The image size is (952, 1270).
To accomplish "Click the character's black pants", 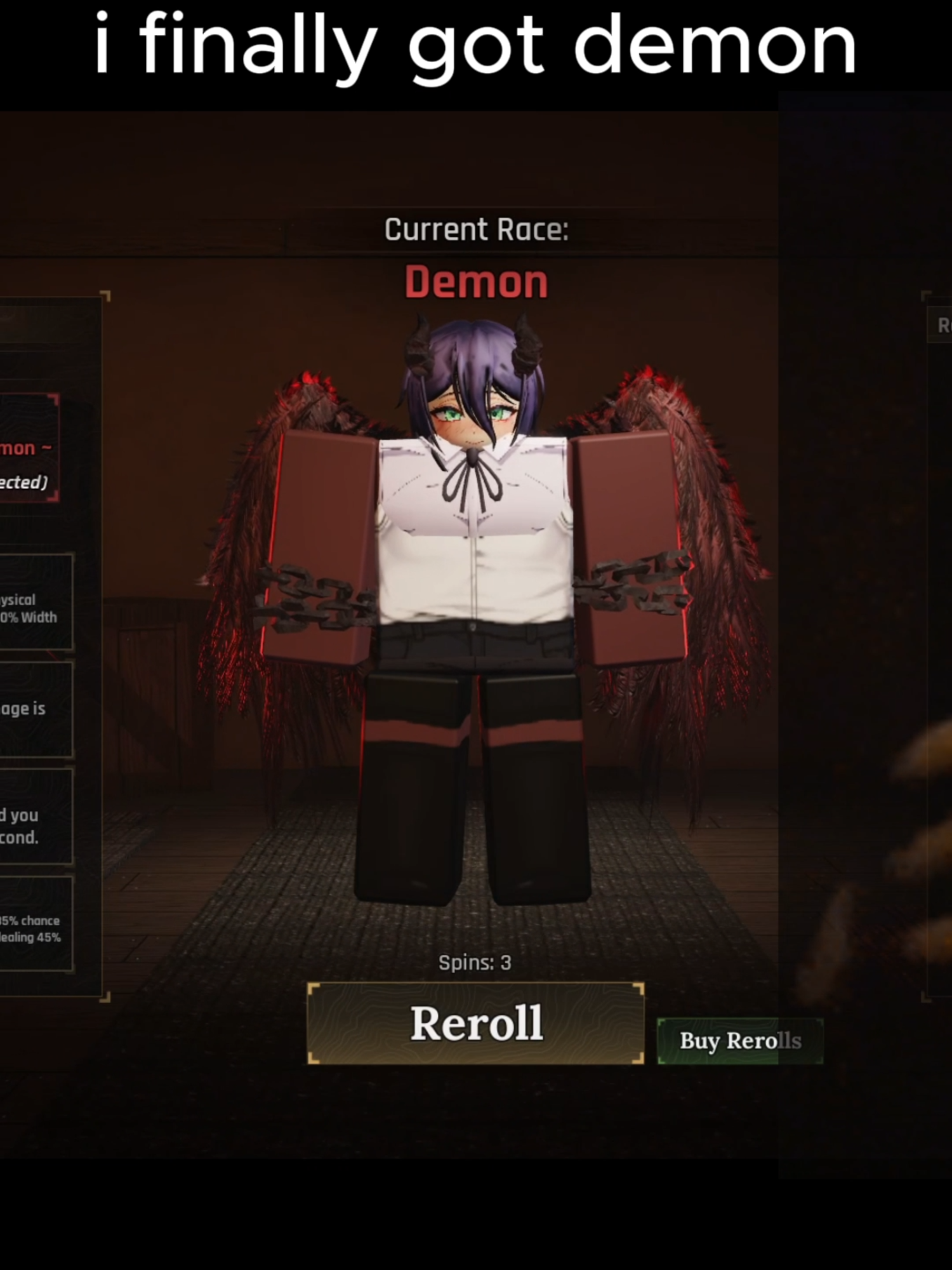I will click(x=473, y=794).
